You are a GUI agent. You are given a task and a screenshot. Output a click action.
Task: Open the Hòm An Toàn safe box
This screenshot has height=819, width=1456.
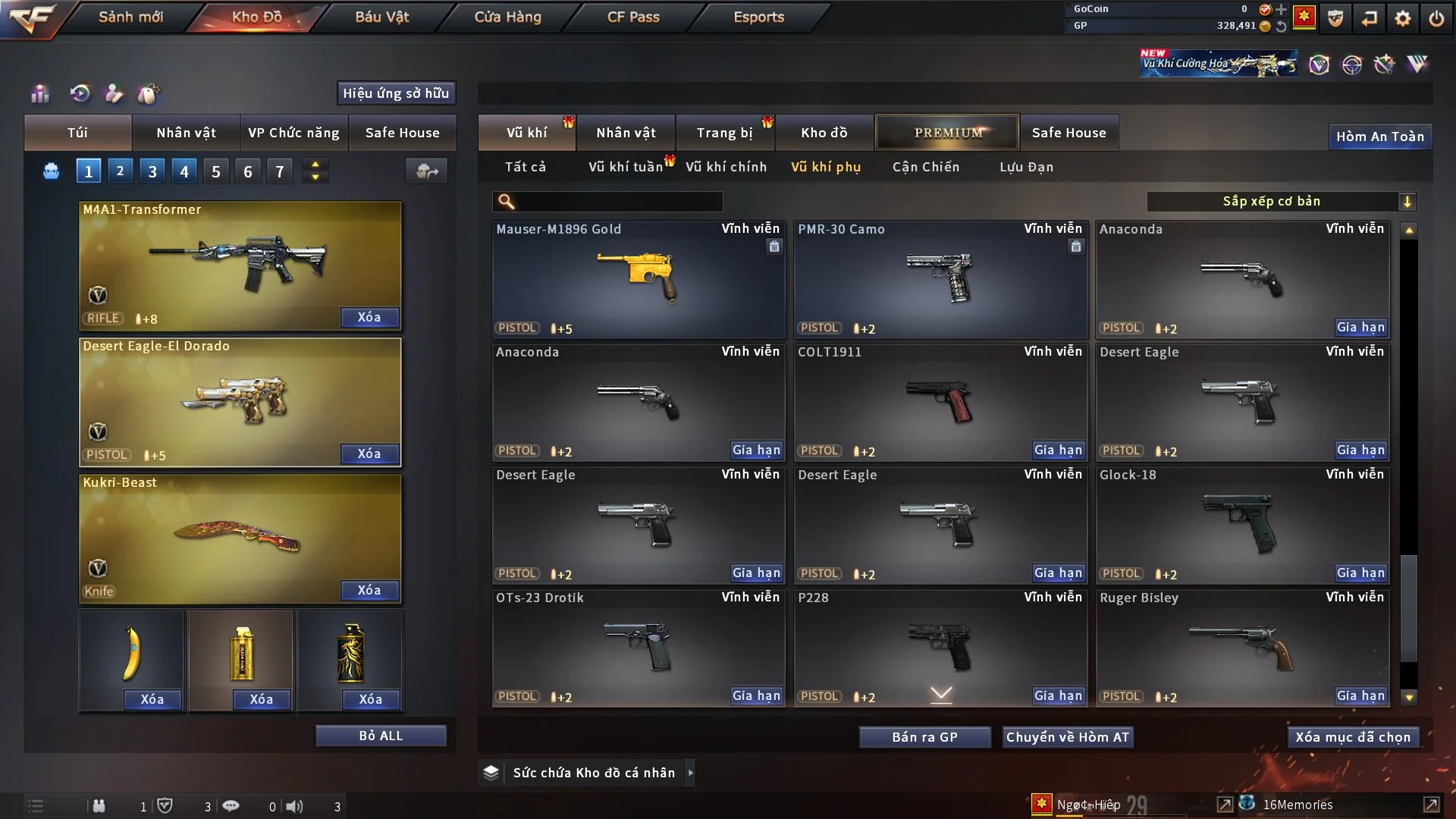[1379, 136]
